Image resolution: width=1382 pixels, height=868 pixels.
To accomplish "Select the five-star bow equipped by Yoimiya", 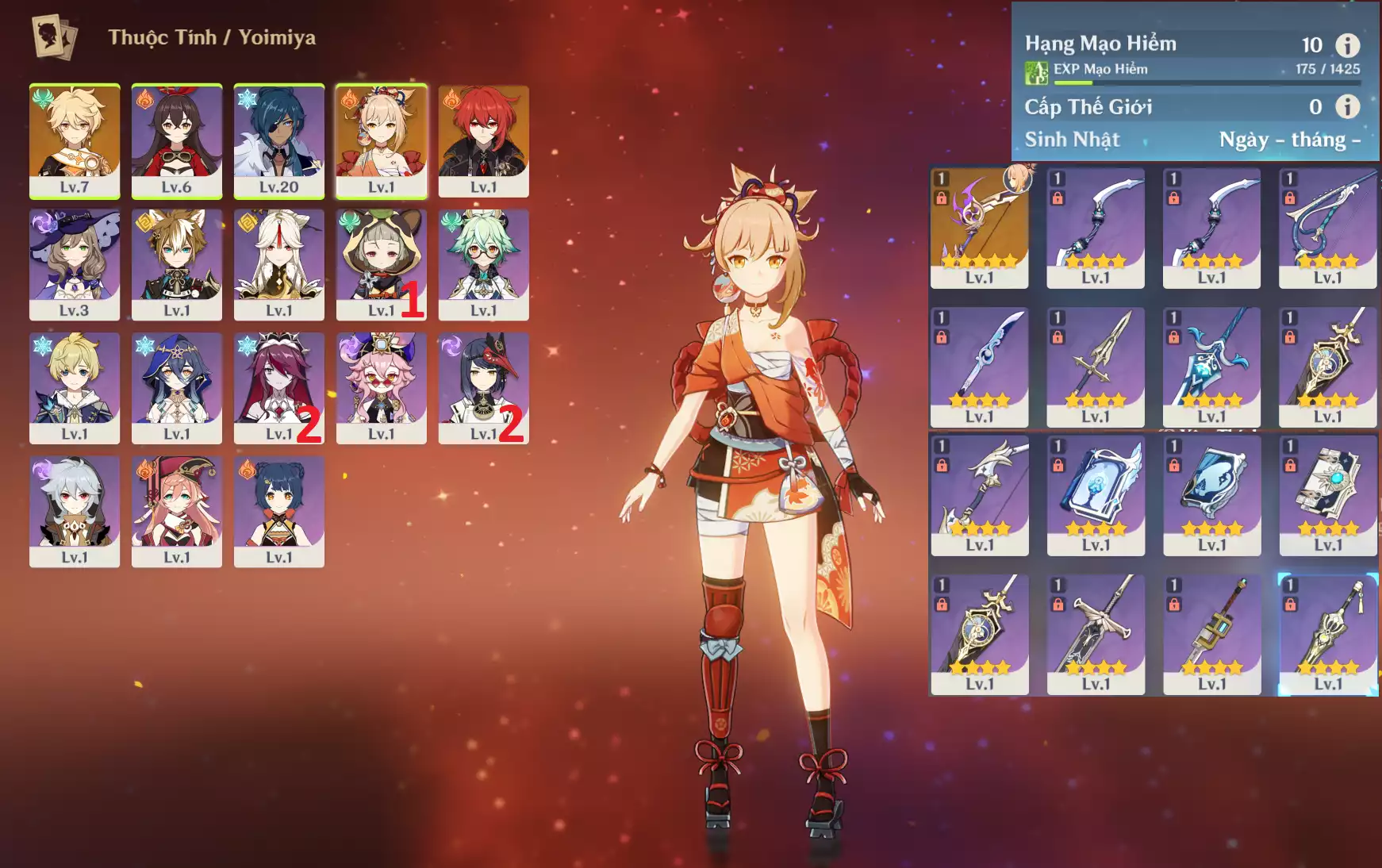I will pos(979,227).
